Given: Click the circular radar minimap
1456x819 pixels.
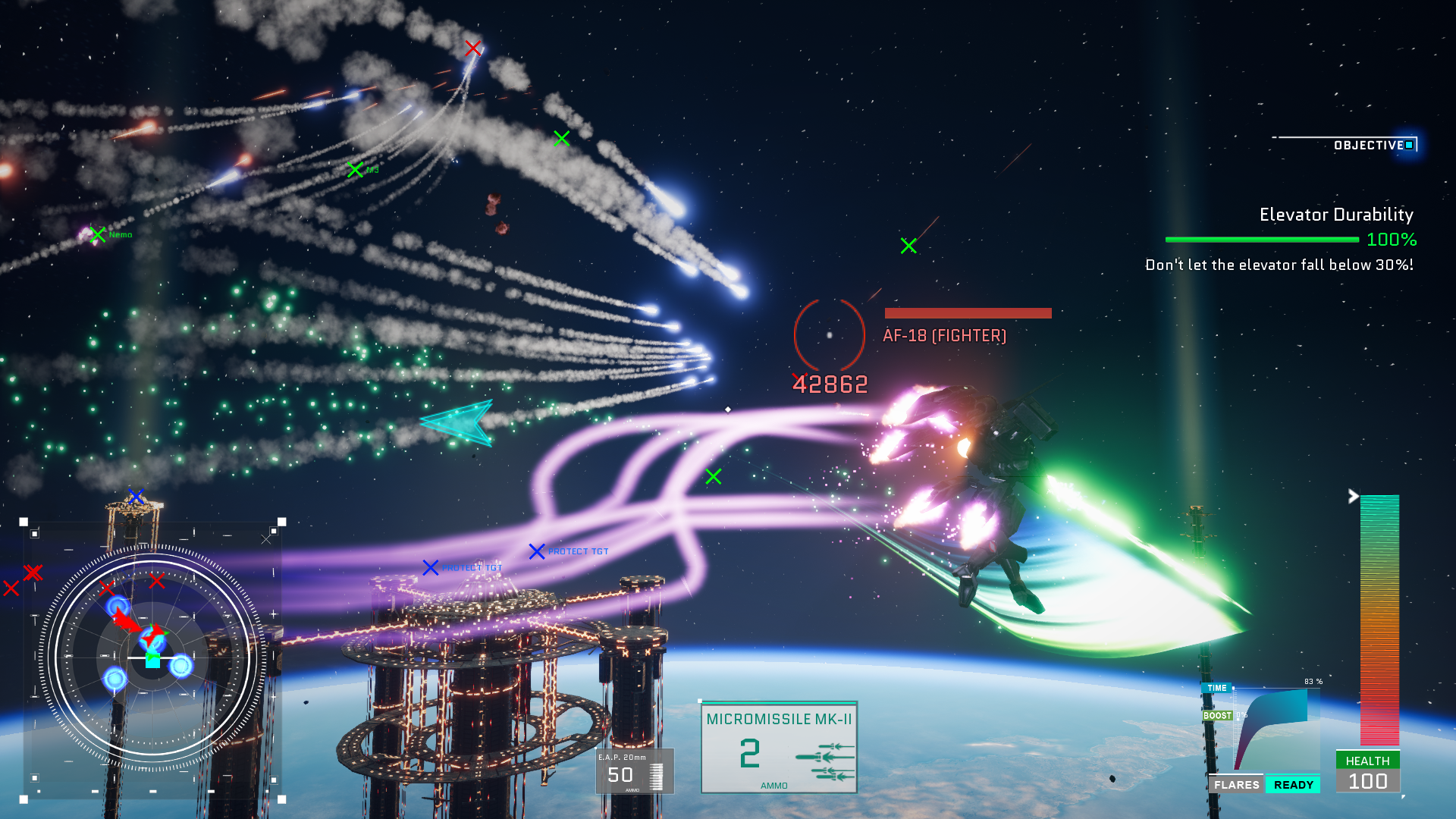Looking at the screenshot, I should coord(152,658).
